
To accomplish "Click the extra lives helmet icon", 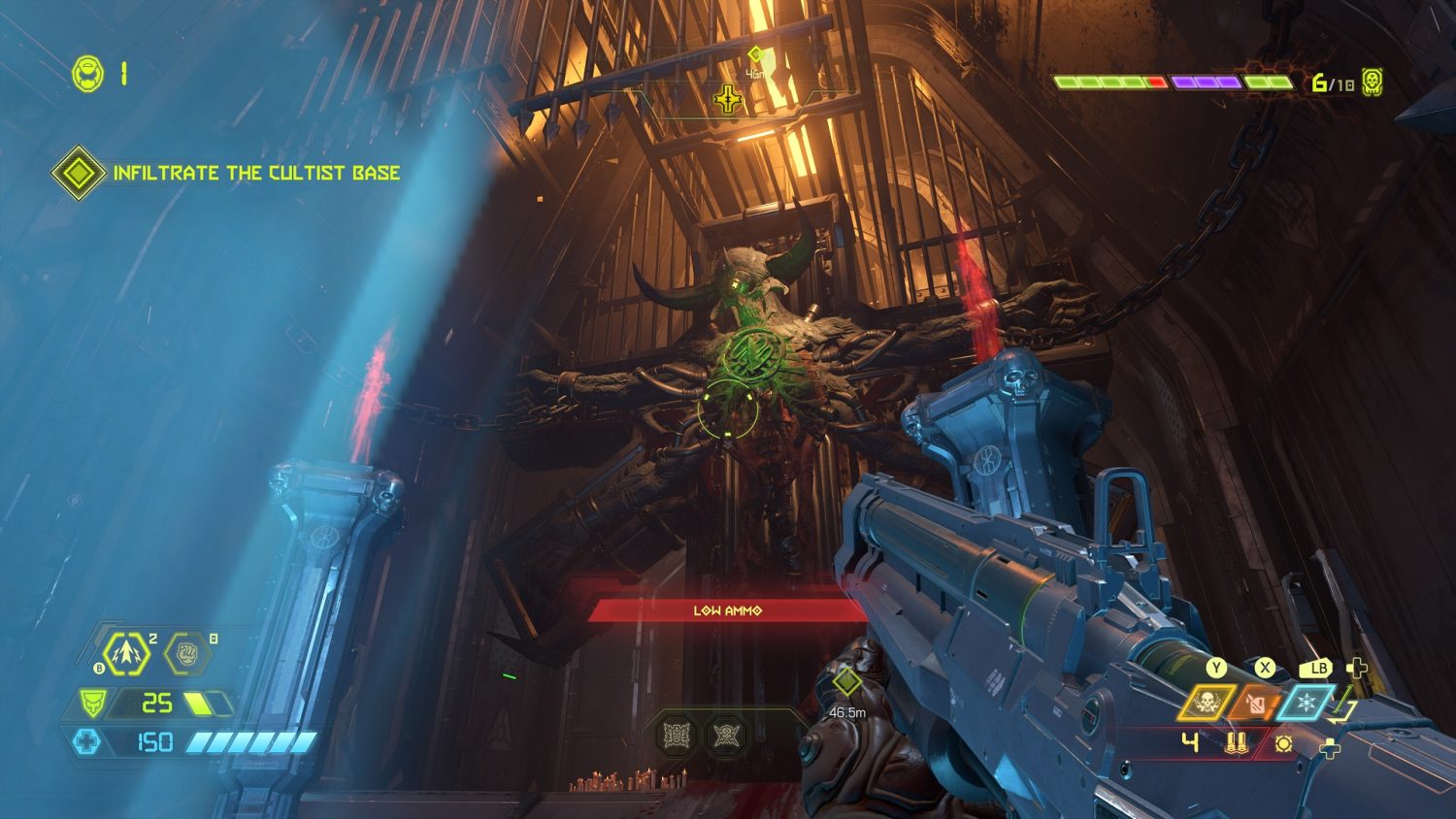I will pyautogui.click(x=88, y=74).
